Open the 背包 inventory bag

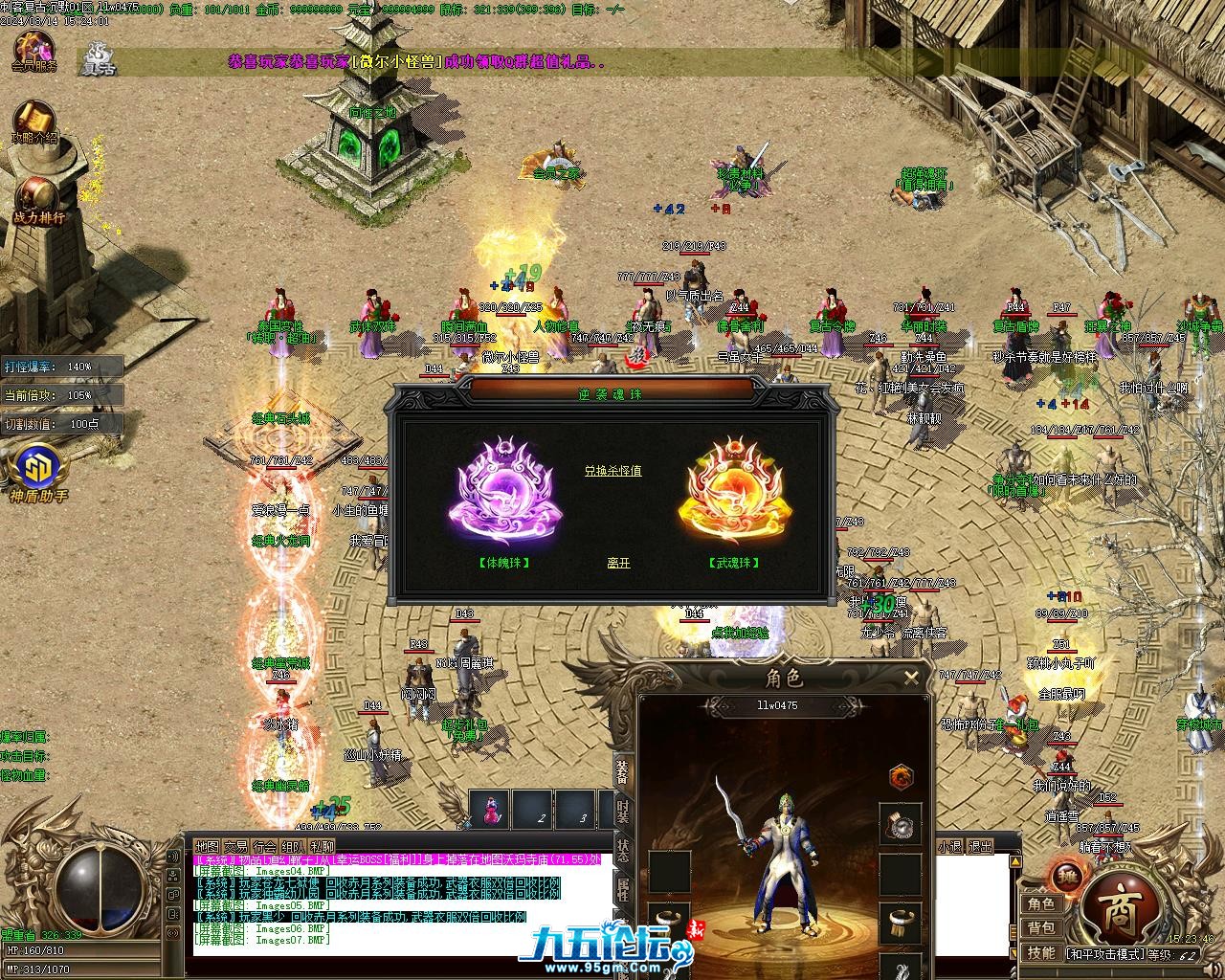tap(1041, 928)
